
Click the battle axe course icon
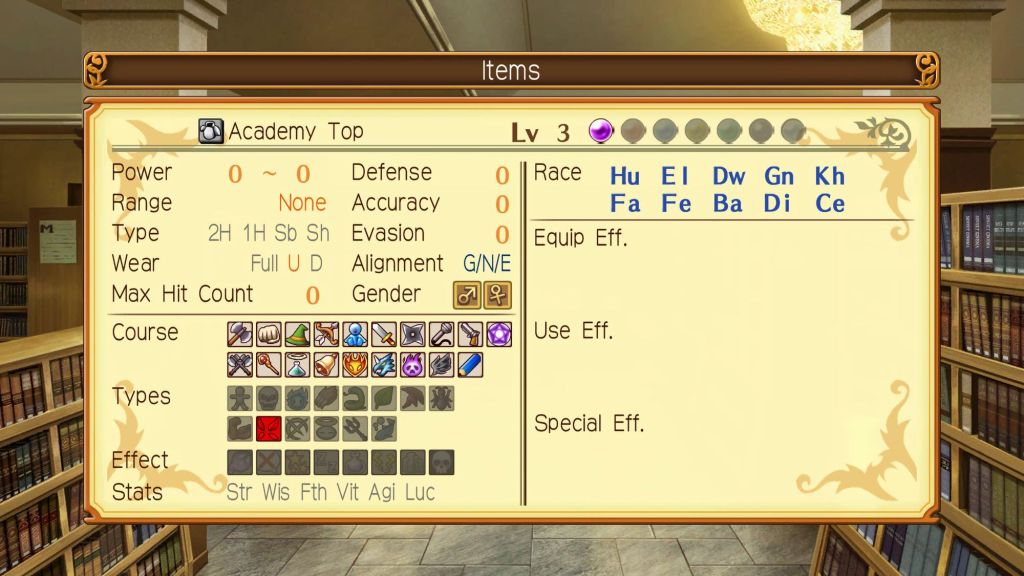point(240,334)
